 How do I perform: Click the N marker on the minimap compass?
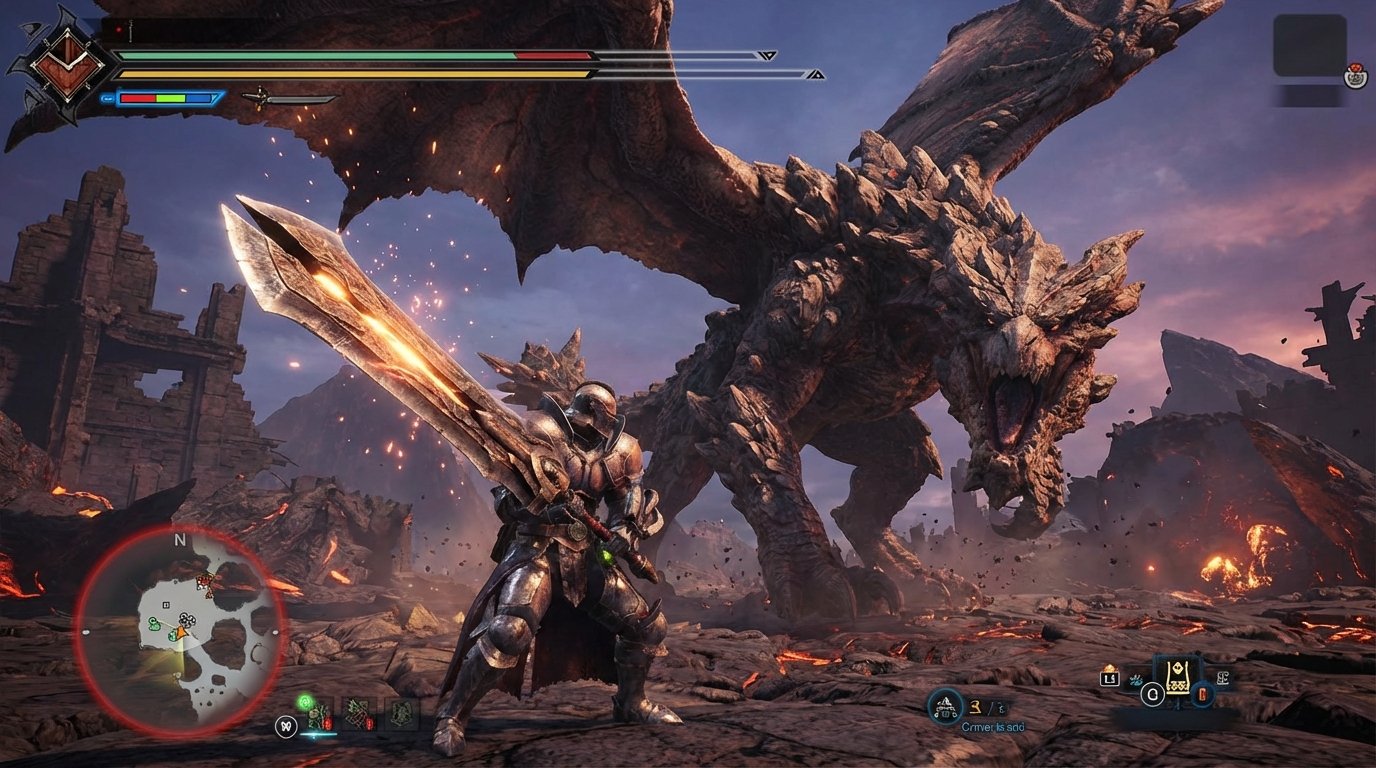180,539
